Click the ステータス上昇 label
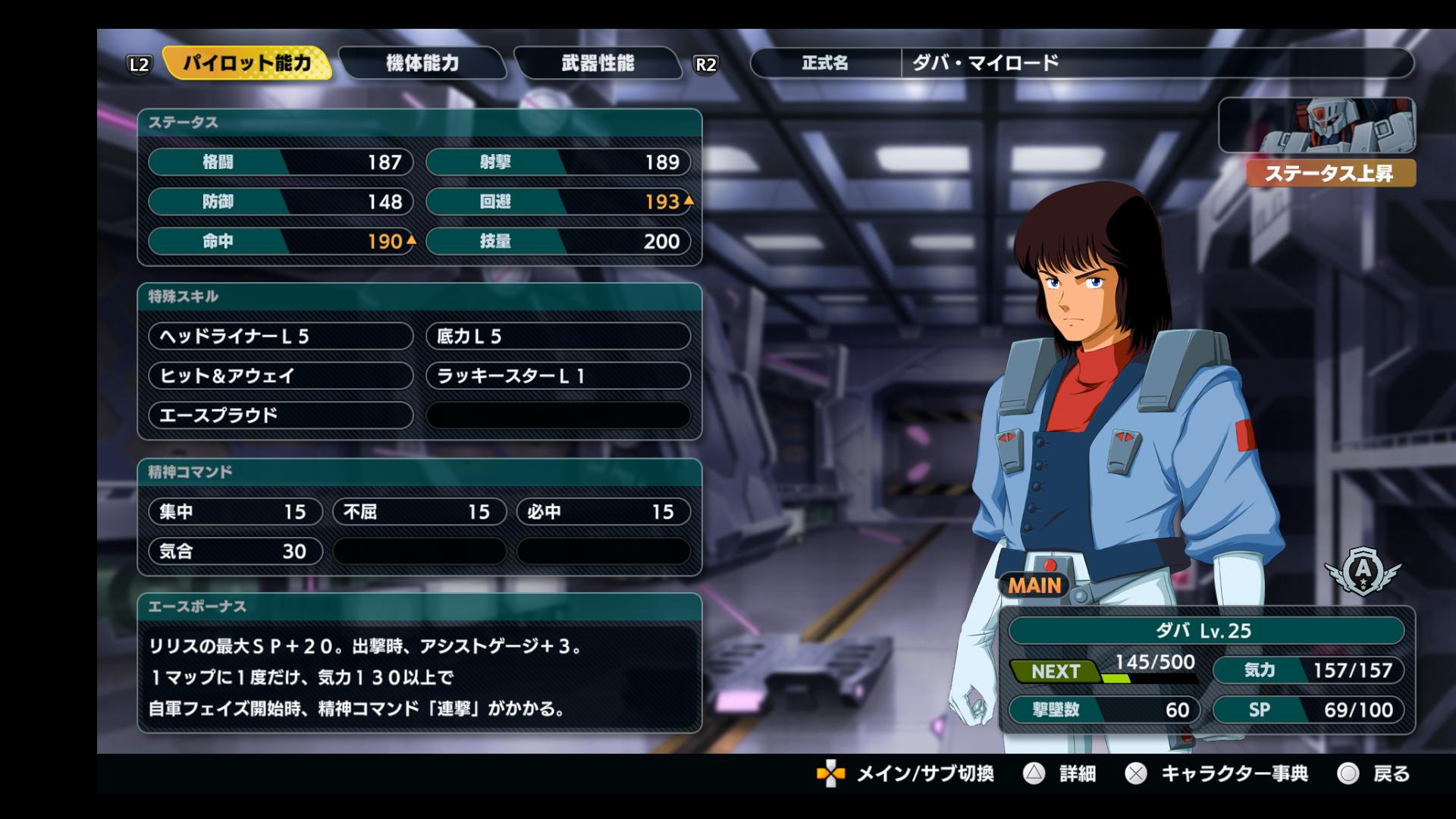 [x=1330, y=174]
